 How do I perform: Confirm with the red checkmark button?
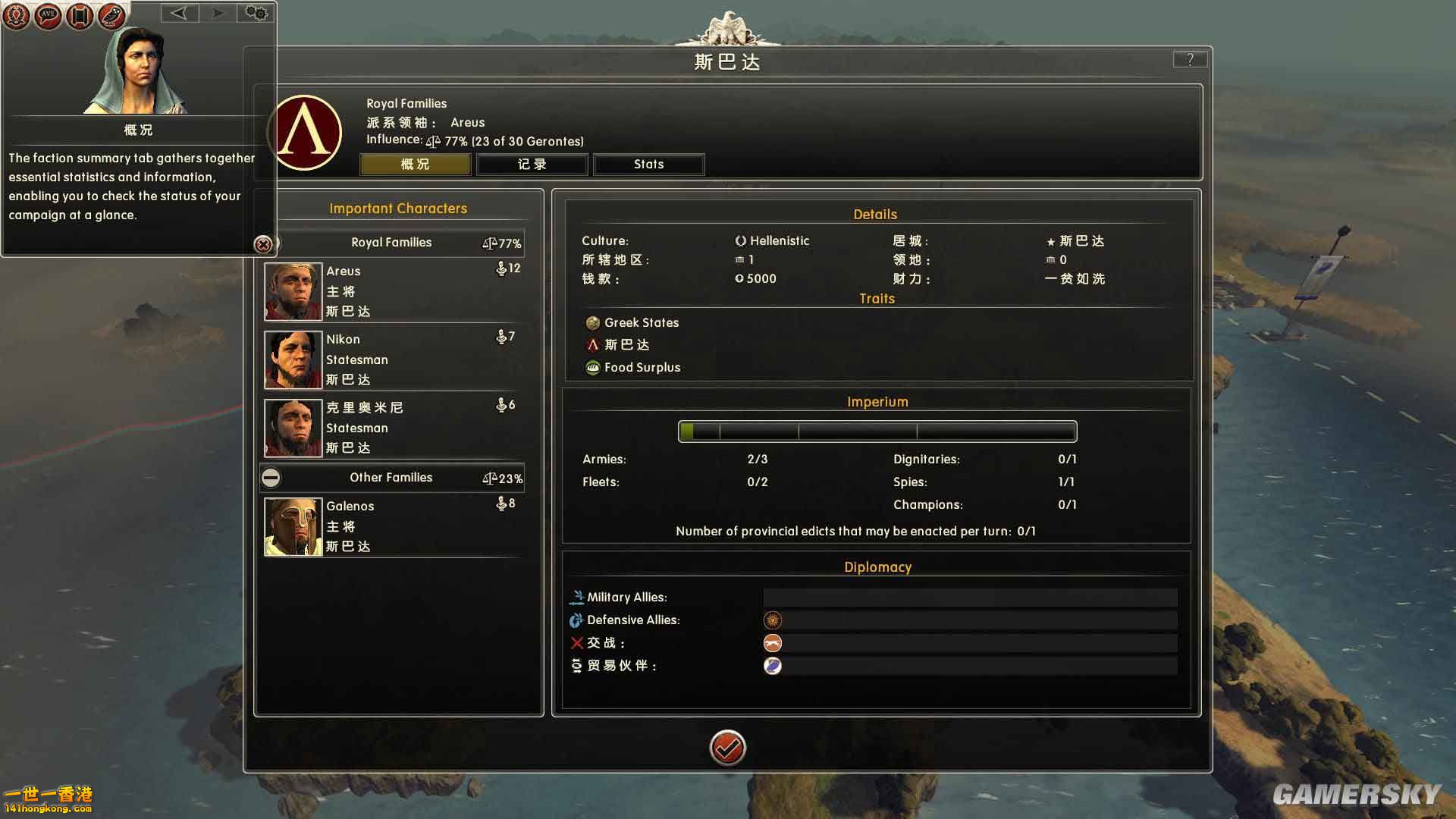click(x=727, y=748)
